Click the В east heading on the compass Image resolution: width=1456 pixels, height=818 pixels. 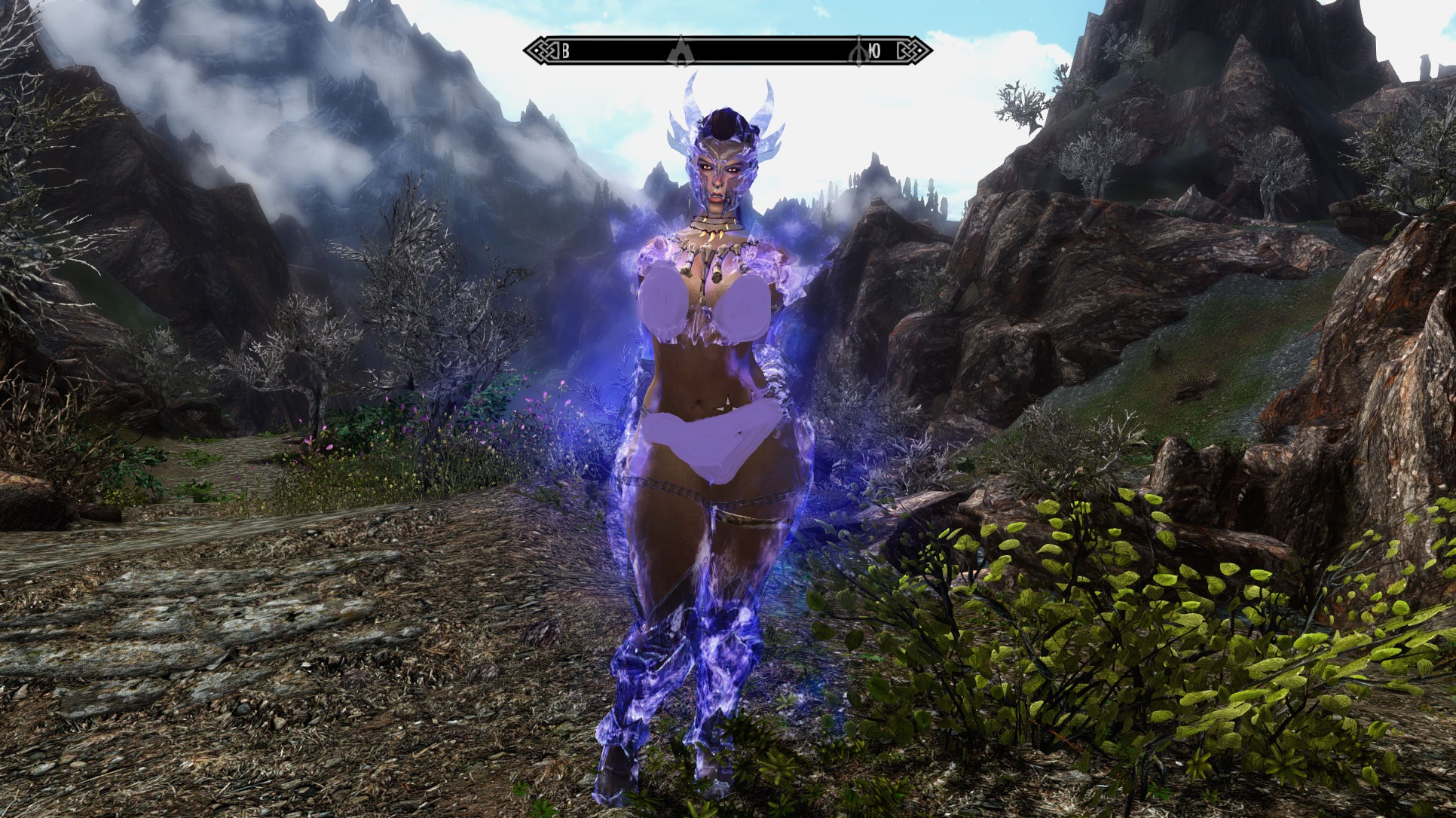(x=565, y=51)
